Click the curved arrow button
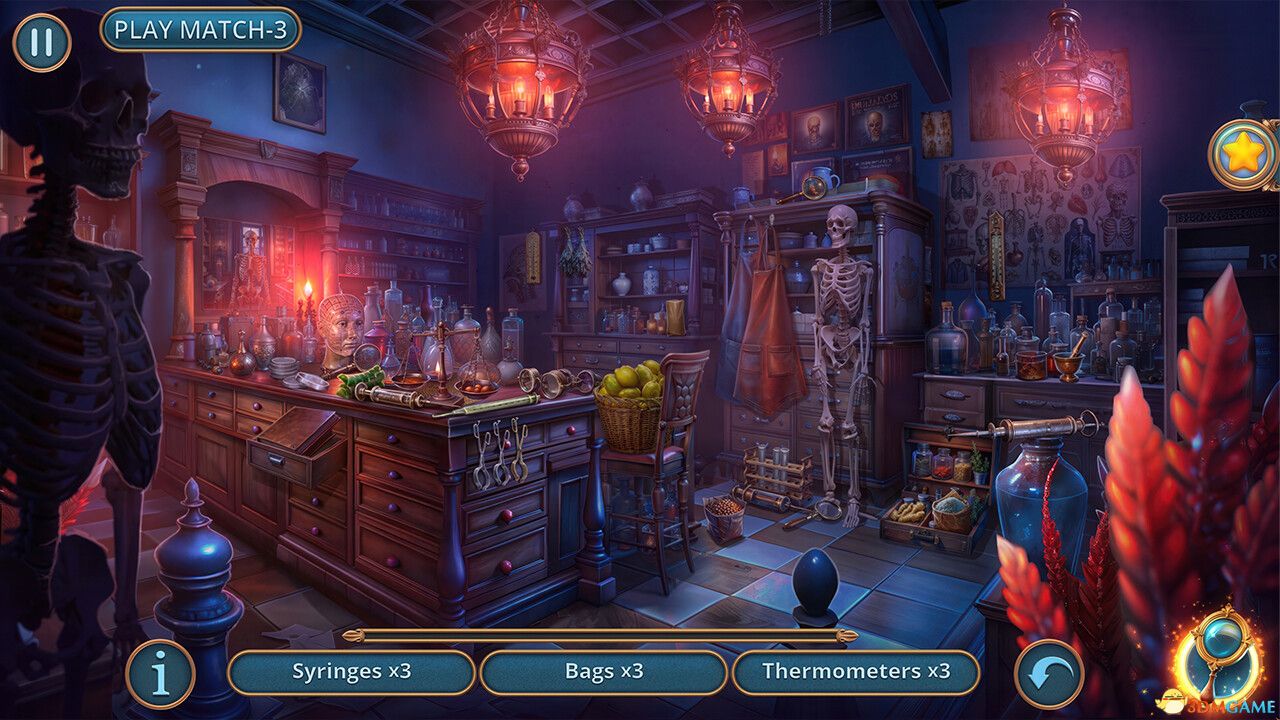Image resolution: width=1280 pixels, height=720 pixels. 1049,674
